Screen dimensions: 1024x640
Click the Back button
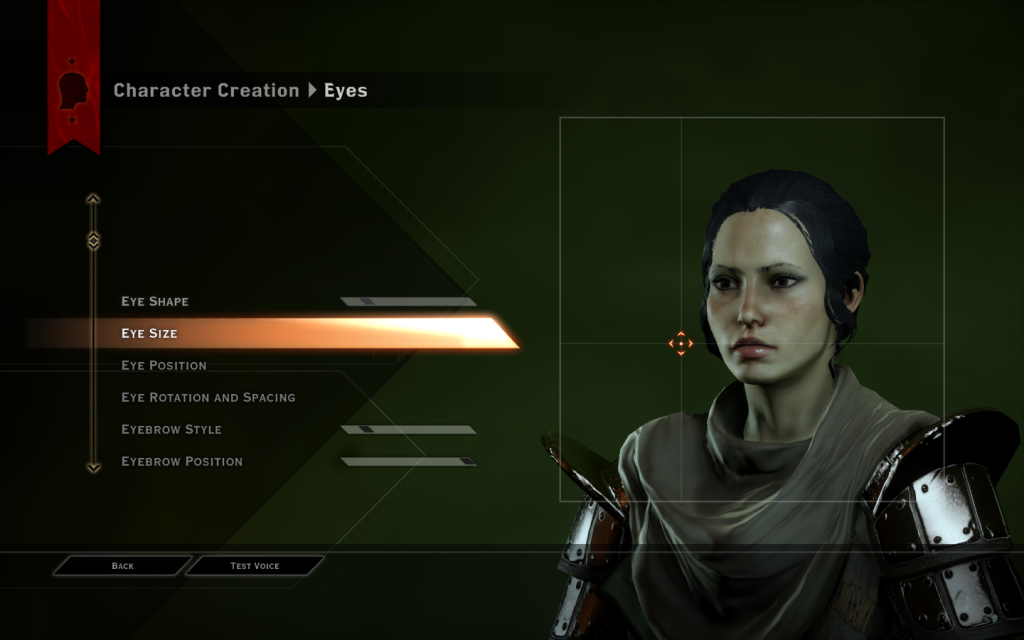click(122, 566)
